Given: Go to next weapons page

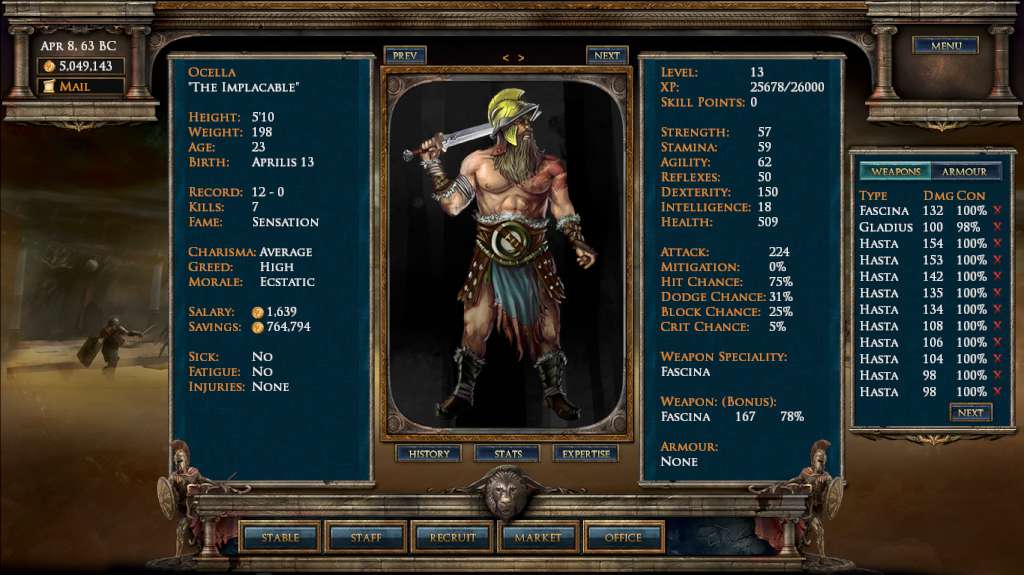Looking at the screenshot, I should tap(971, 412).
